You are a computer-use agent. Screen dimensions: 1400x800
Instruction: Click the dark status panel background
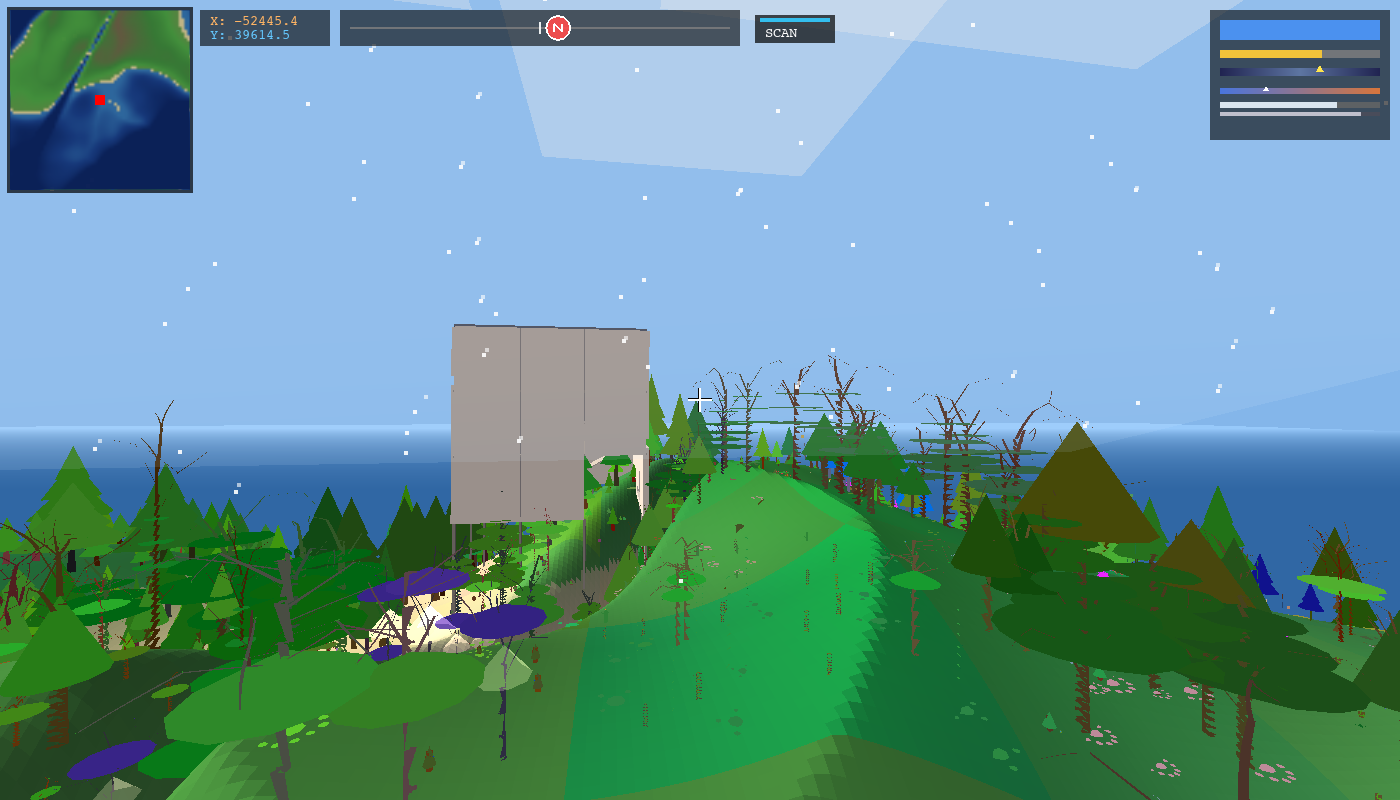[x=1300, y=128]
